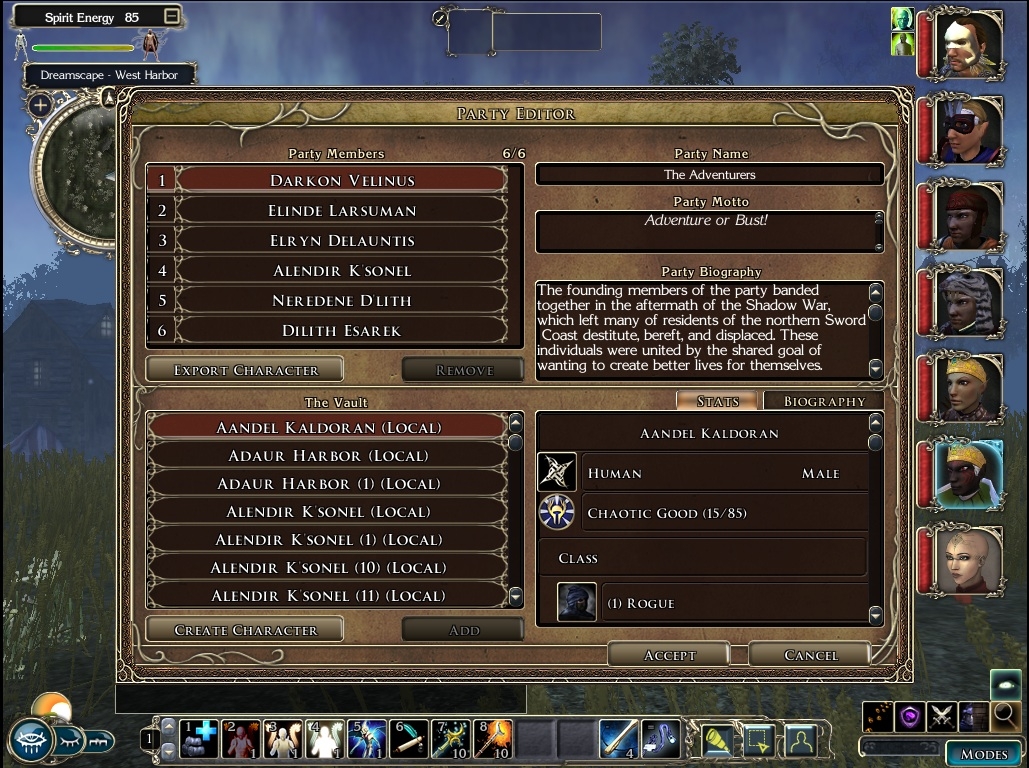Switch to the Biography tab
This screenshot has width=1029, height=768.
tap(823, 401)
